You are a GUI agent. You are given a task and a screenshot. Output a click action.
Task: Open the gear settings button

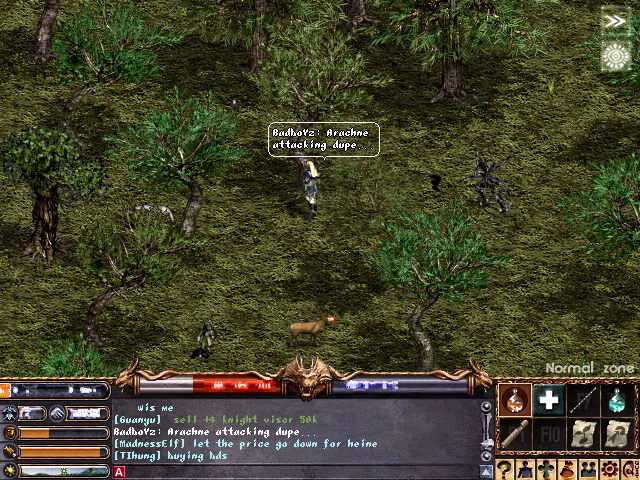pos(607,469)
